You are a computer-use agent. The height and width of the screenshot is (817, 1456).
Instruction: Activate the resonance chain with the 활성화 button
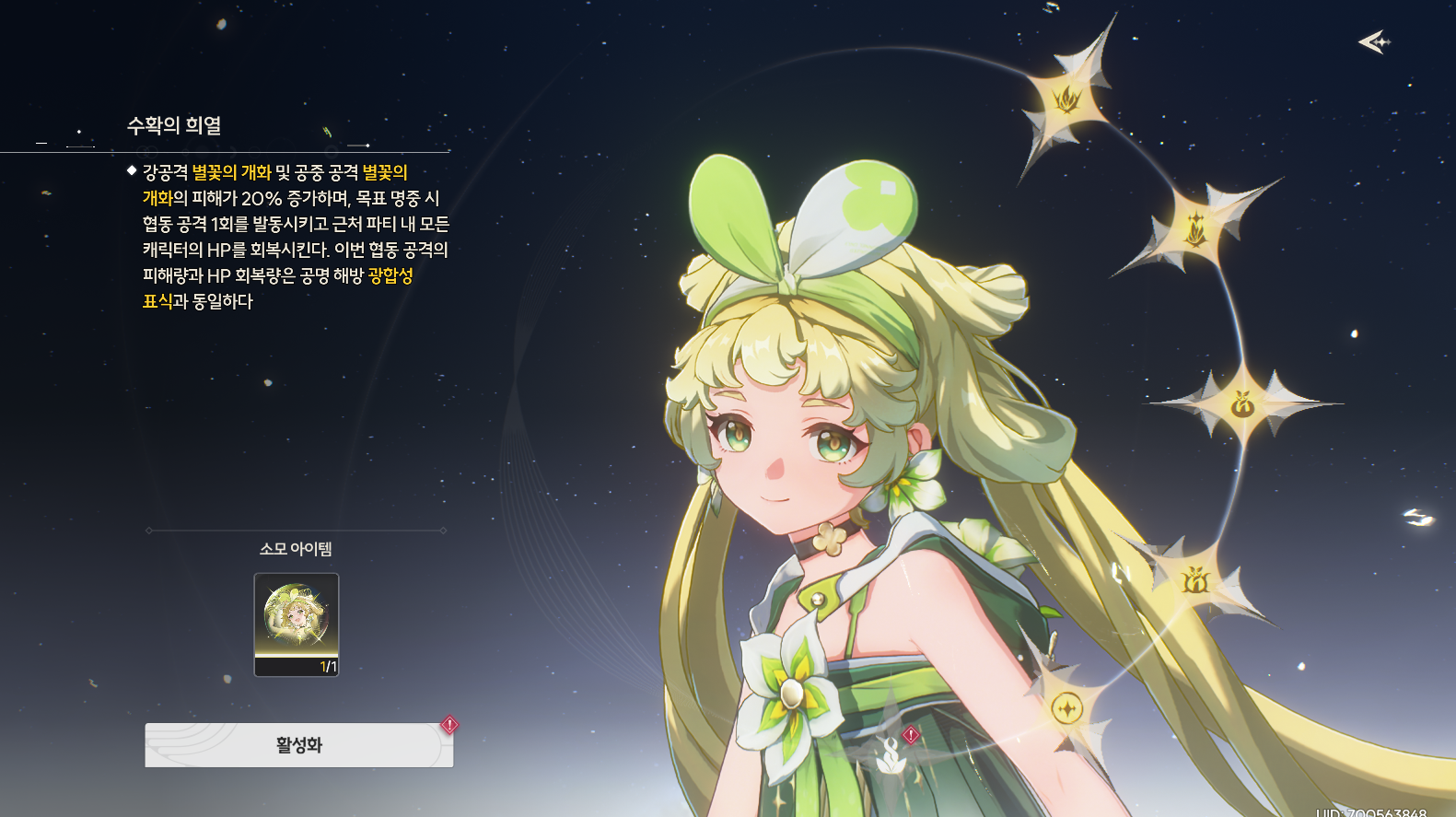tap(298, 745)
